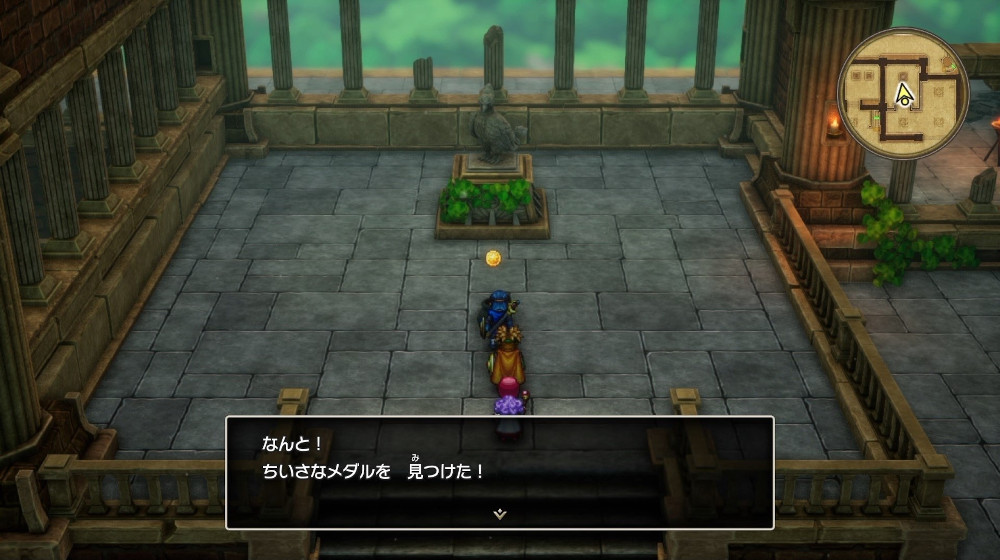Open the circular minimap
This screenshot has height=560, width=1000.
[903, 93]
